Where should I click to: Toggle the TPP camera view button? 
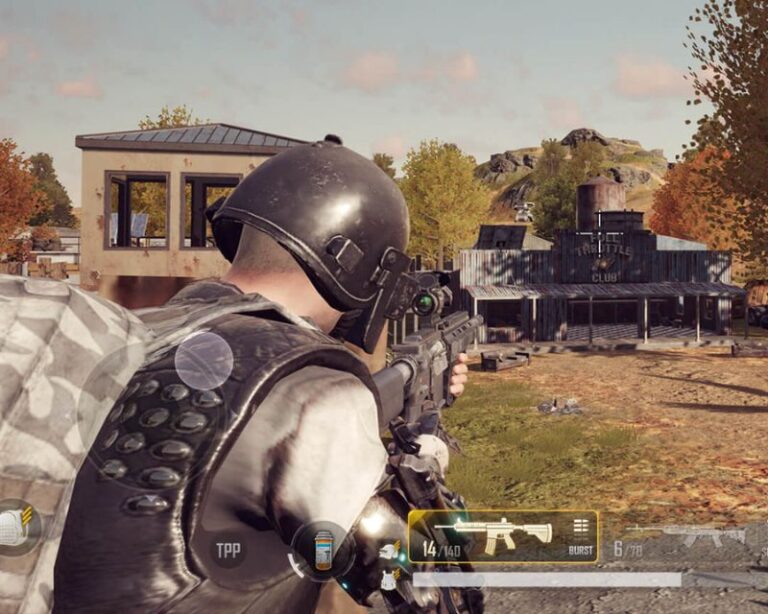pyautogui.click(x=228, y=549)
